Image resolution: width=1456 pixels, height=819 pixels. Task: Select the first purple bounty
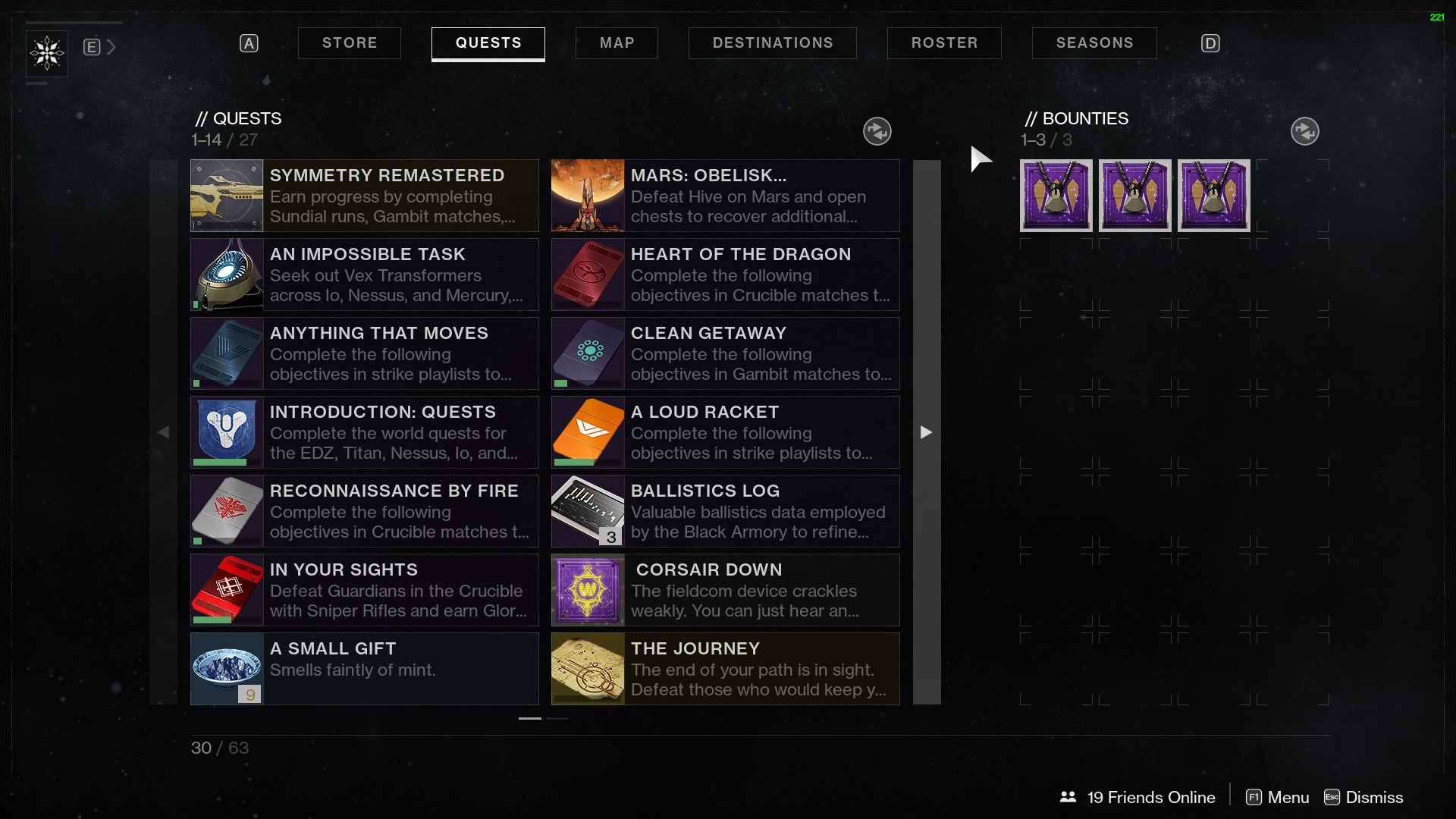pyautogui.click(x=1056, y=196)
